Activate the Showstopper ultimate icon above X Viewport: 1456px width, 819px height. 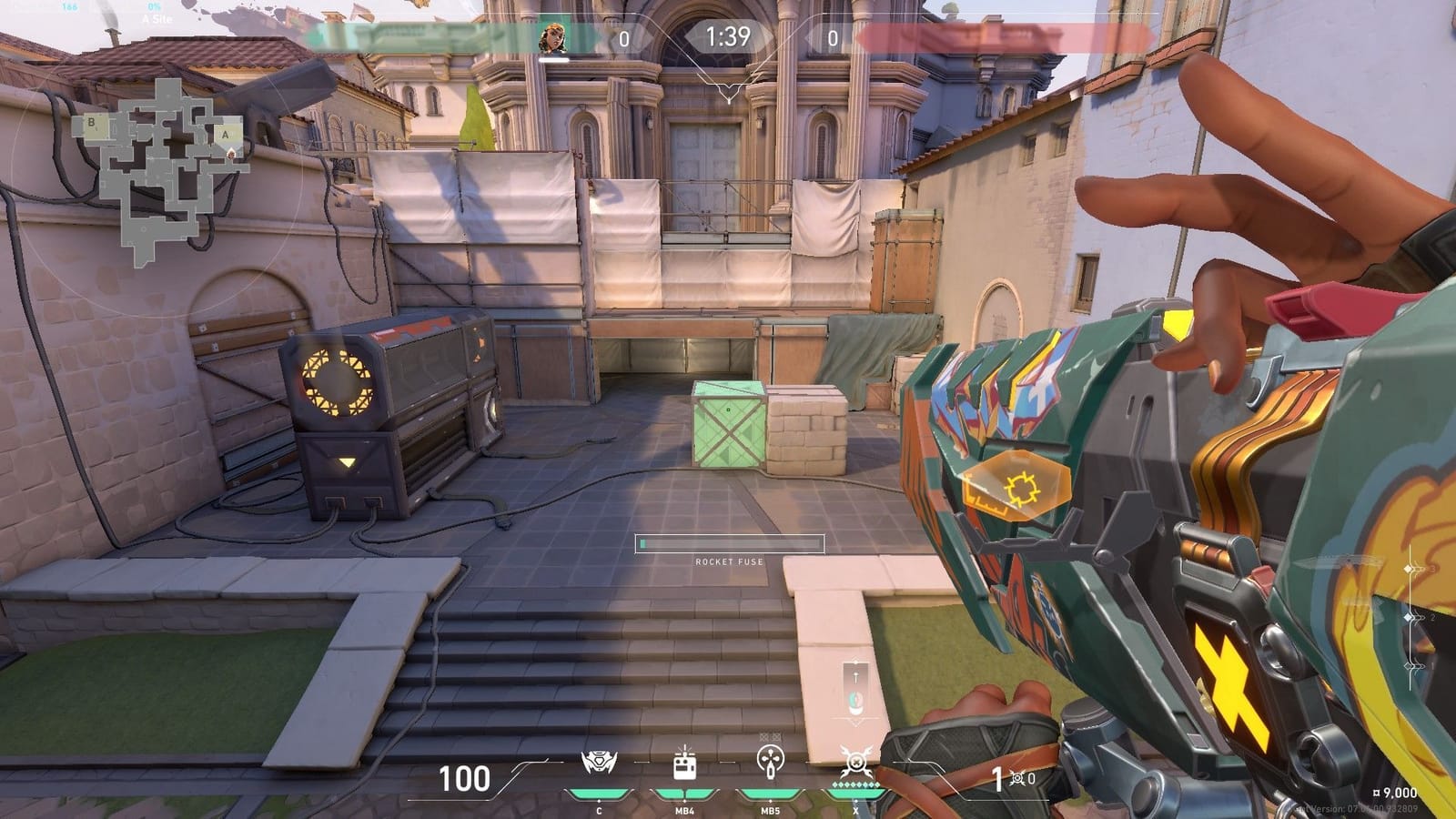click(x=855, y=760)
